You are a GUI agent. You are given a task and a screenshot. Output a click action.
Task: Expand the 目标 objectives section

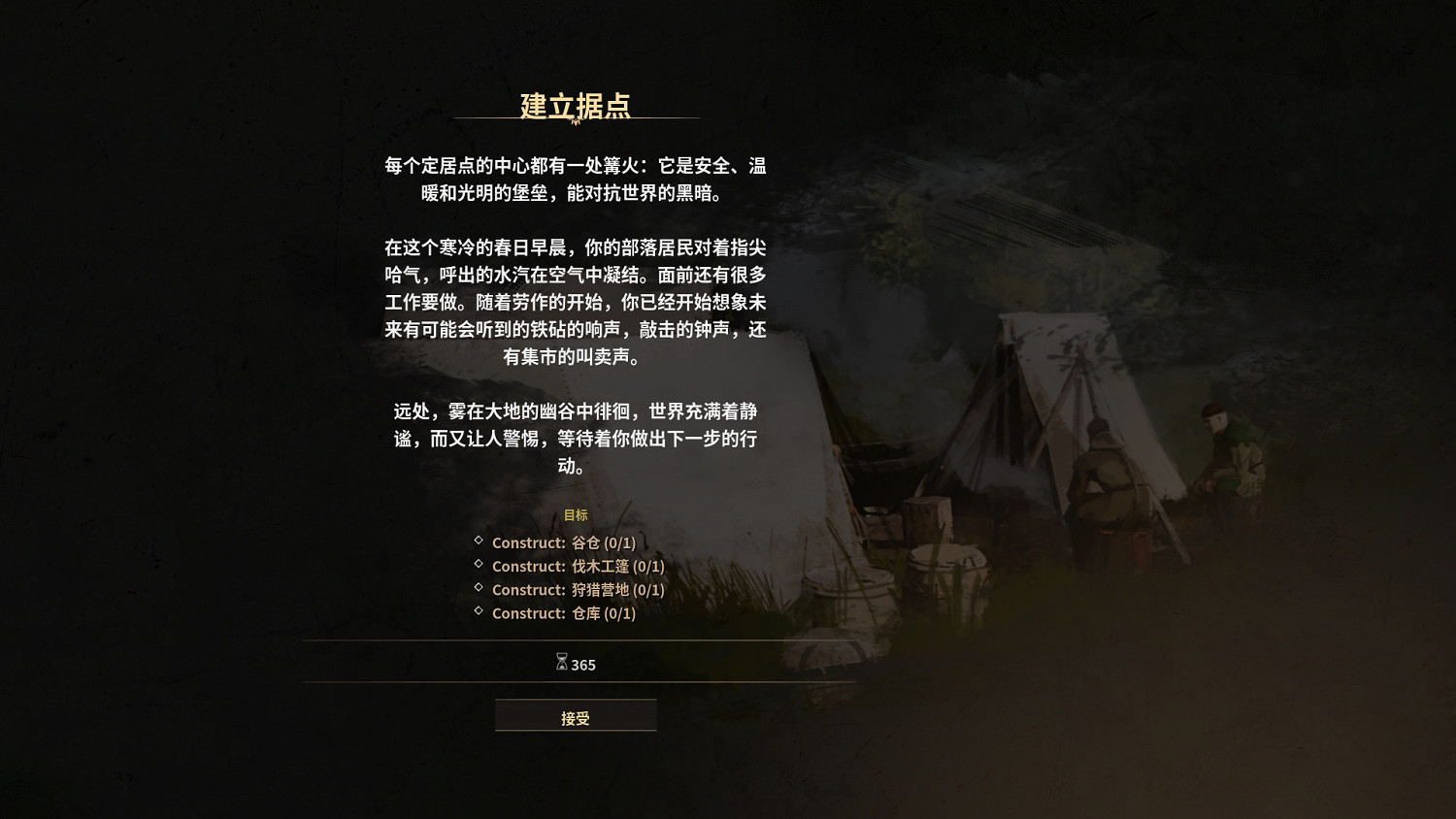click(x=575, y=515)
